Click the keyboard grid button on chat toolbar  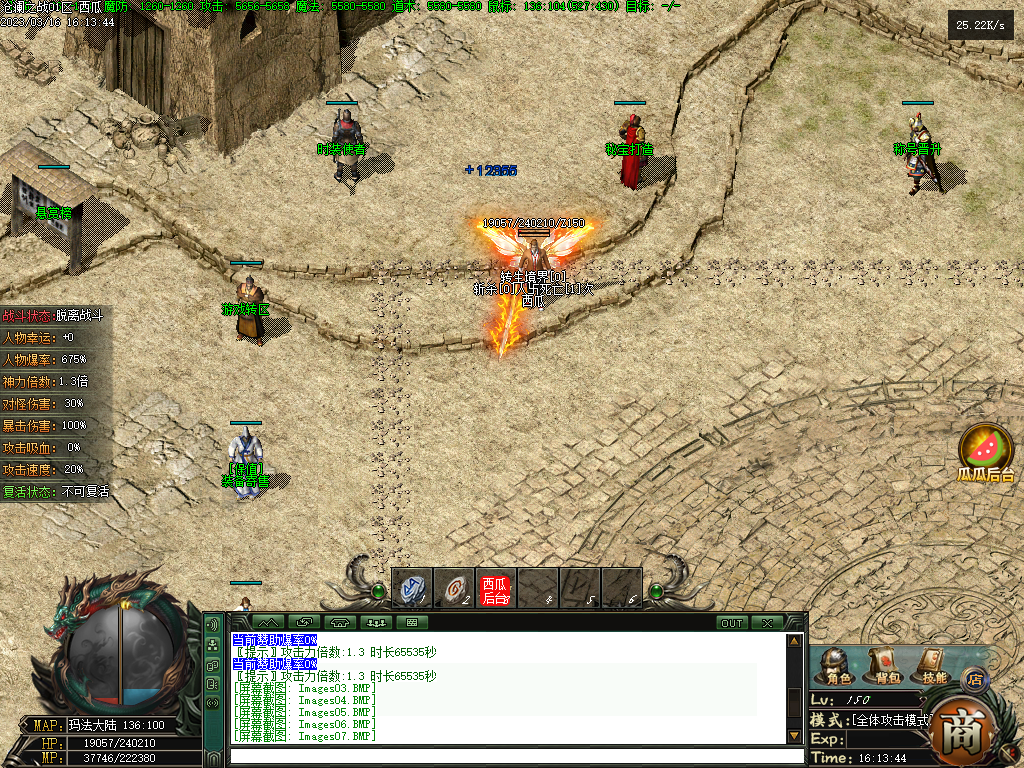[411, 623]
